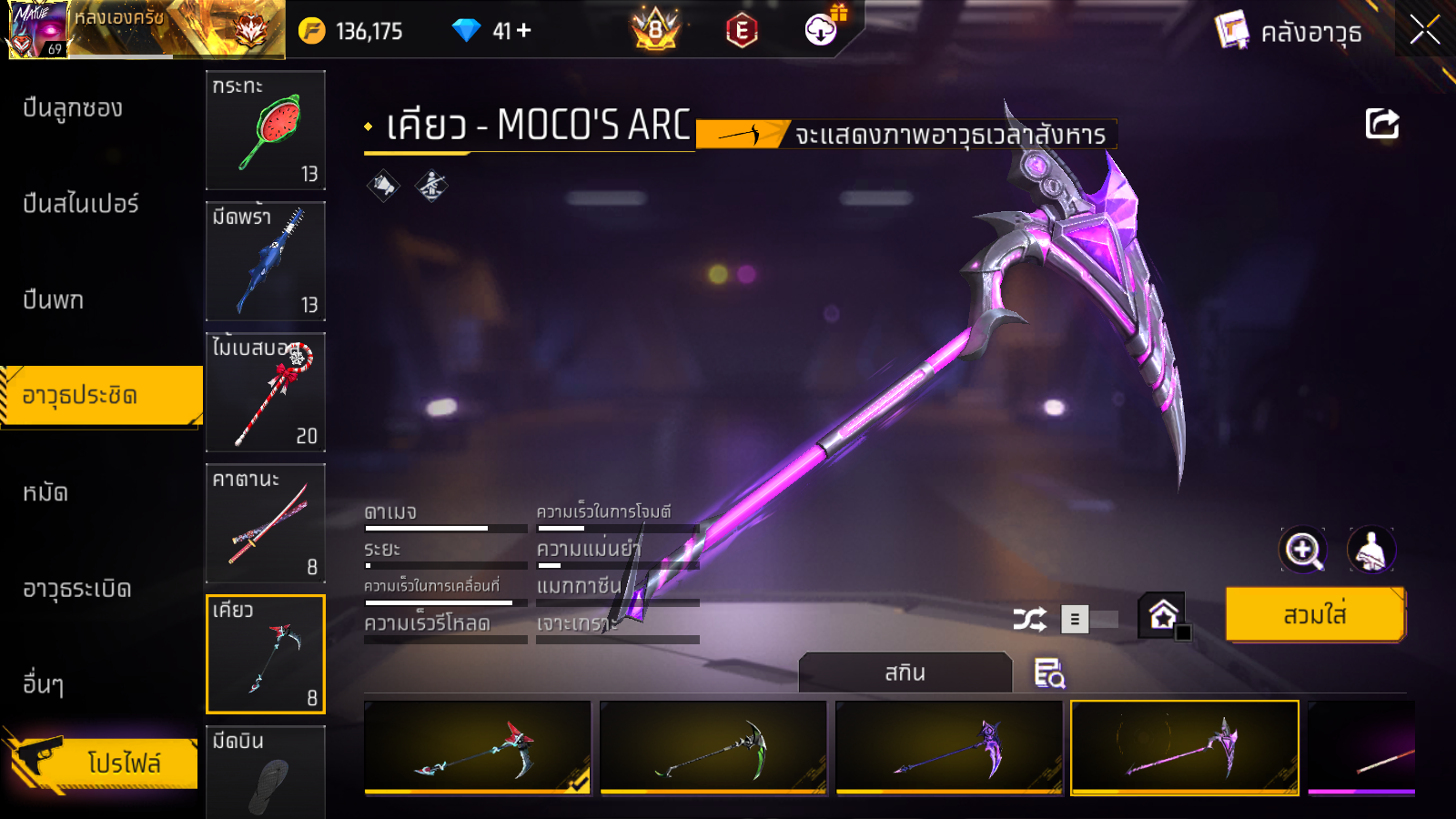Add diamonds with the plus button

tap(524, 31)
